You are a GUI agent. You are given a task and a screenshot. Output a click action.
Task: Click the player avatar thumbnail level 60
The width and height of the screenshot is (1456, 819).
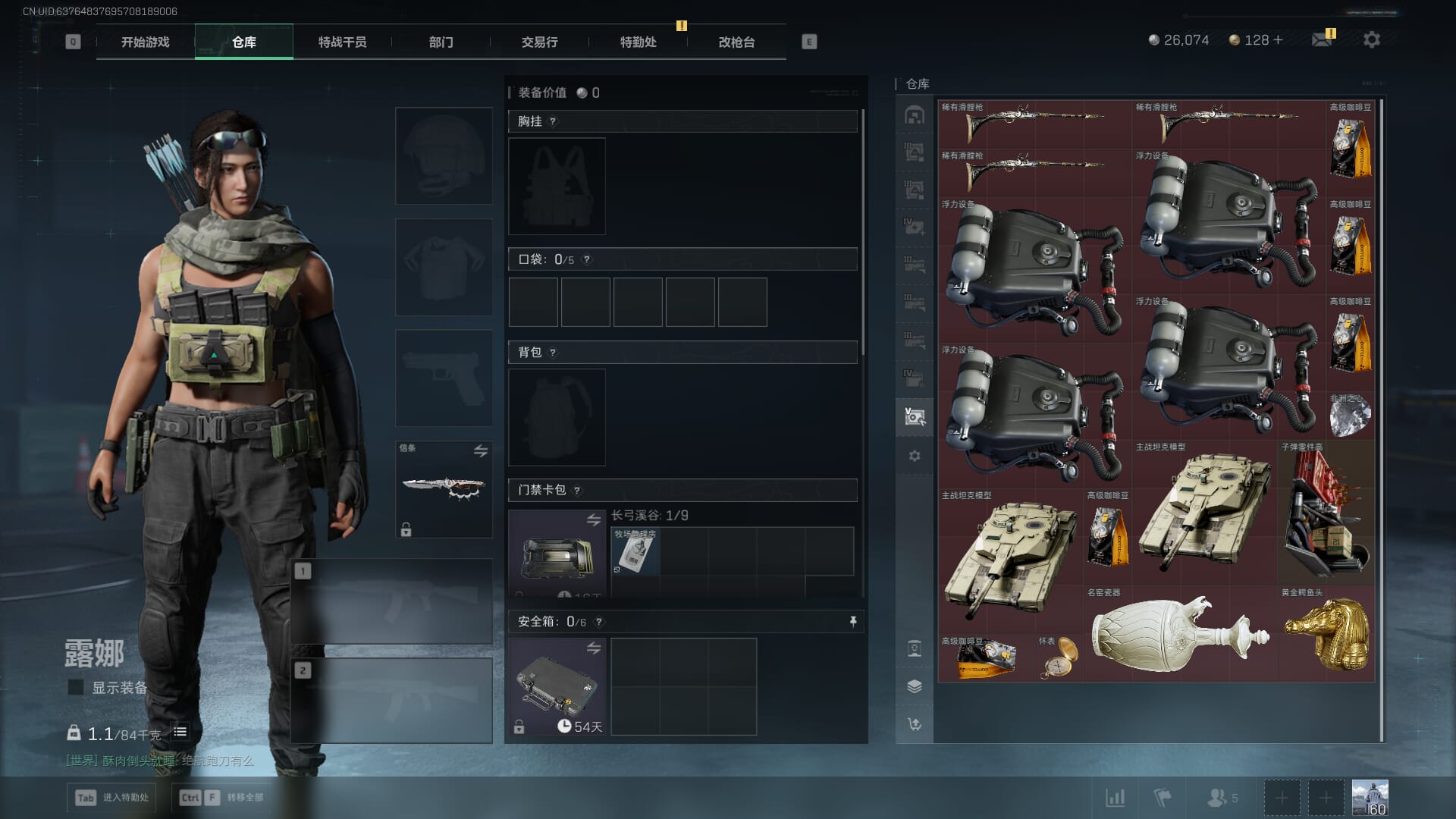tap(1370, 798)
